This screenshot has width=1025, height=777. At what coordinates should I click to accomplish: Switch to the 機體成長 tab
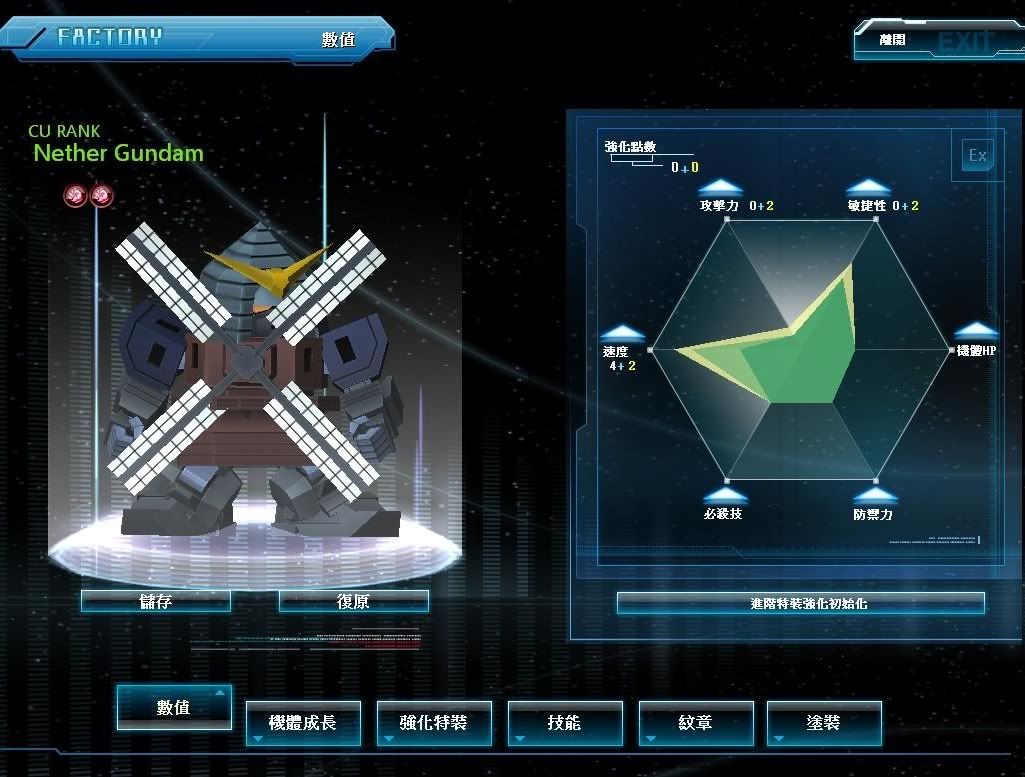tap(304, 722)
